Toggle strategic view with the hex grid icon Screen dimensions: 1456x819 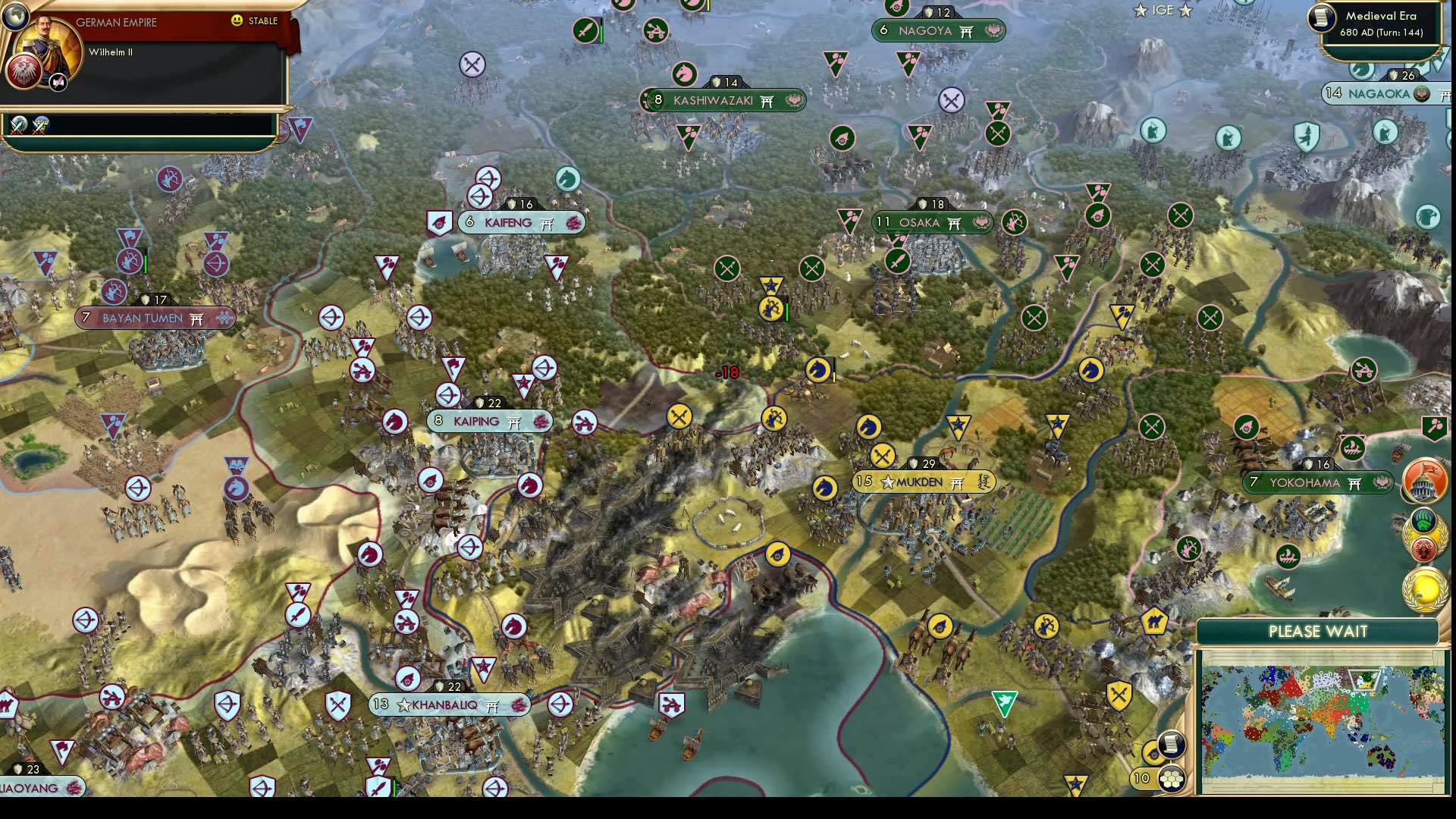coord(1172,778)
